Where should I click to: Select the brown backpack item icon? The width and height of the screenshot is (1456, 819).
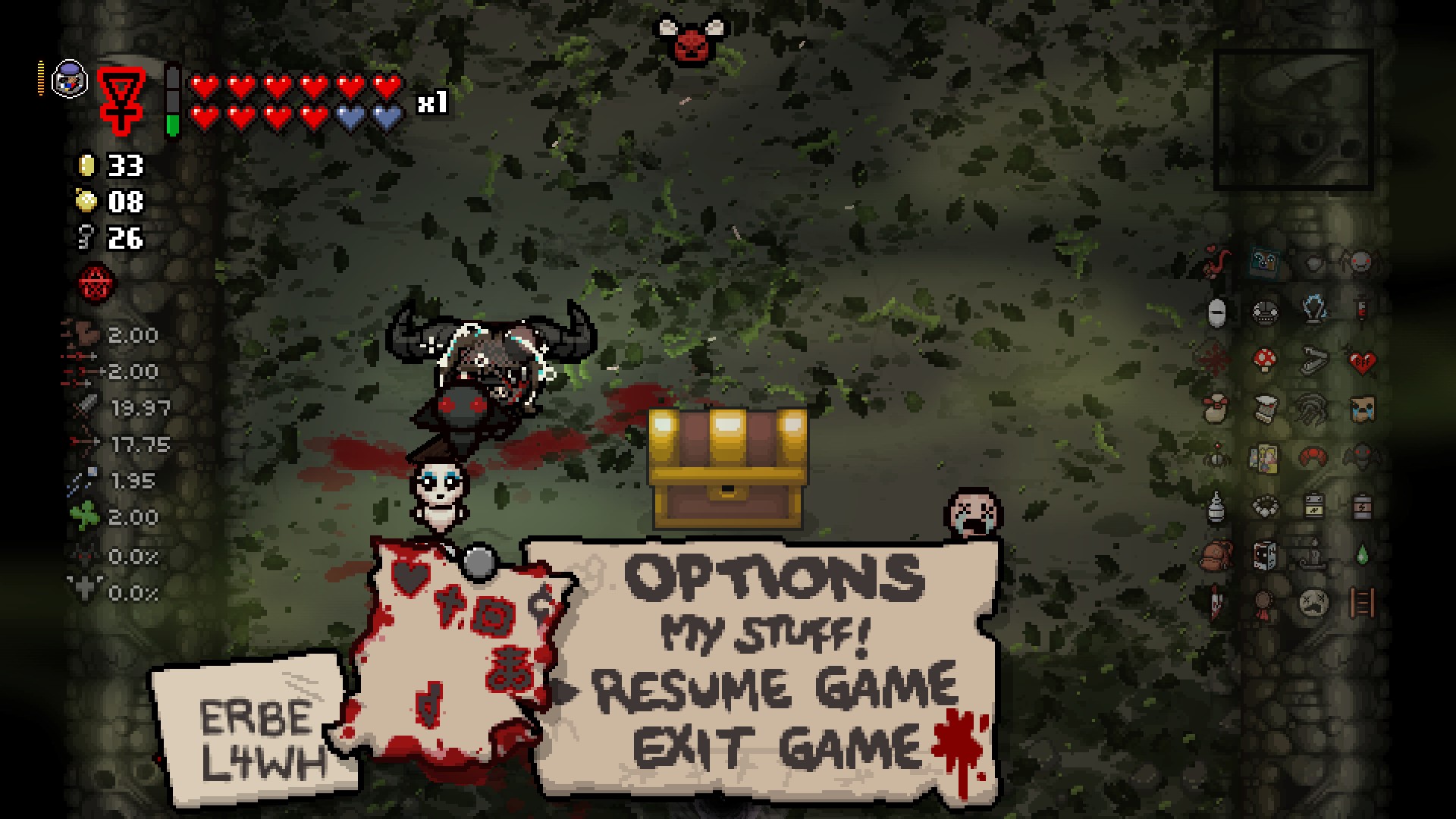pos(1216,556)
